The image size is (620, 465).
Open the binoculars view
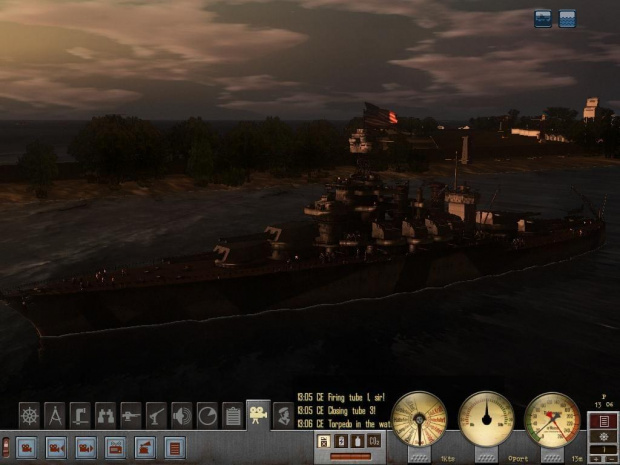coord(106,415)
